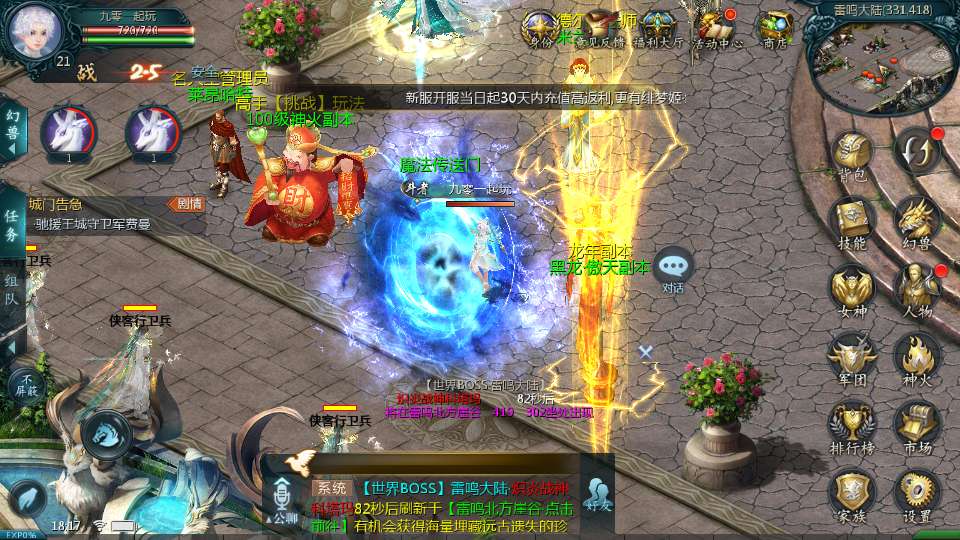Open the 家族 family menu
Image resolution: width=960 pixels, height=540 pixels.
click(852, 492)
